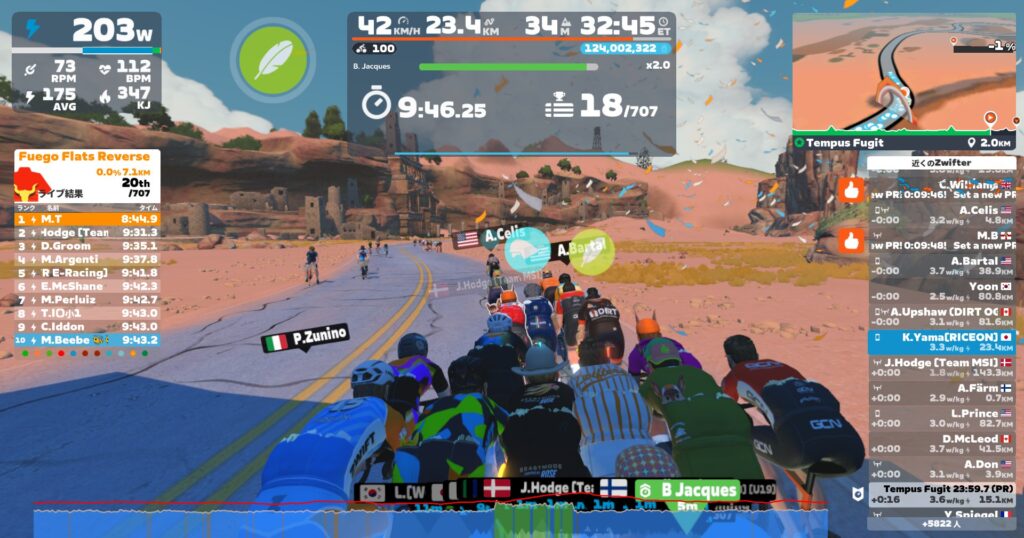1024x538 pixels.
Task: Select A.Bartal in the nearby riders list
Action: pos(941,266)
